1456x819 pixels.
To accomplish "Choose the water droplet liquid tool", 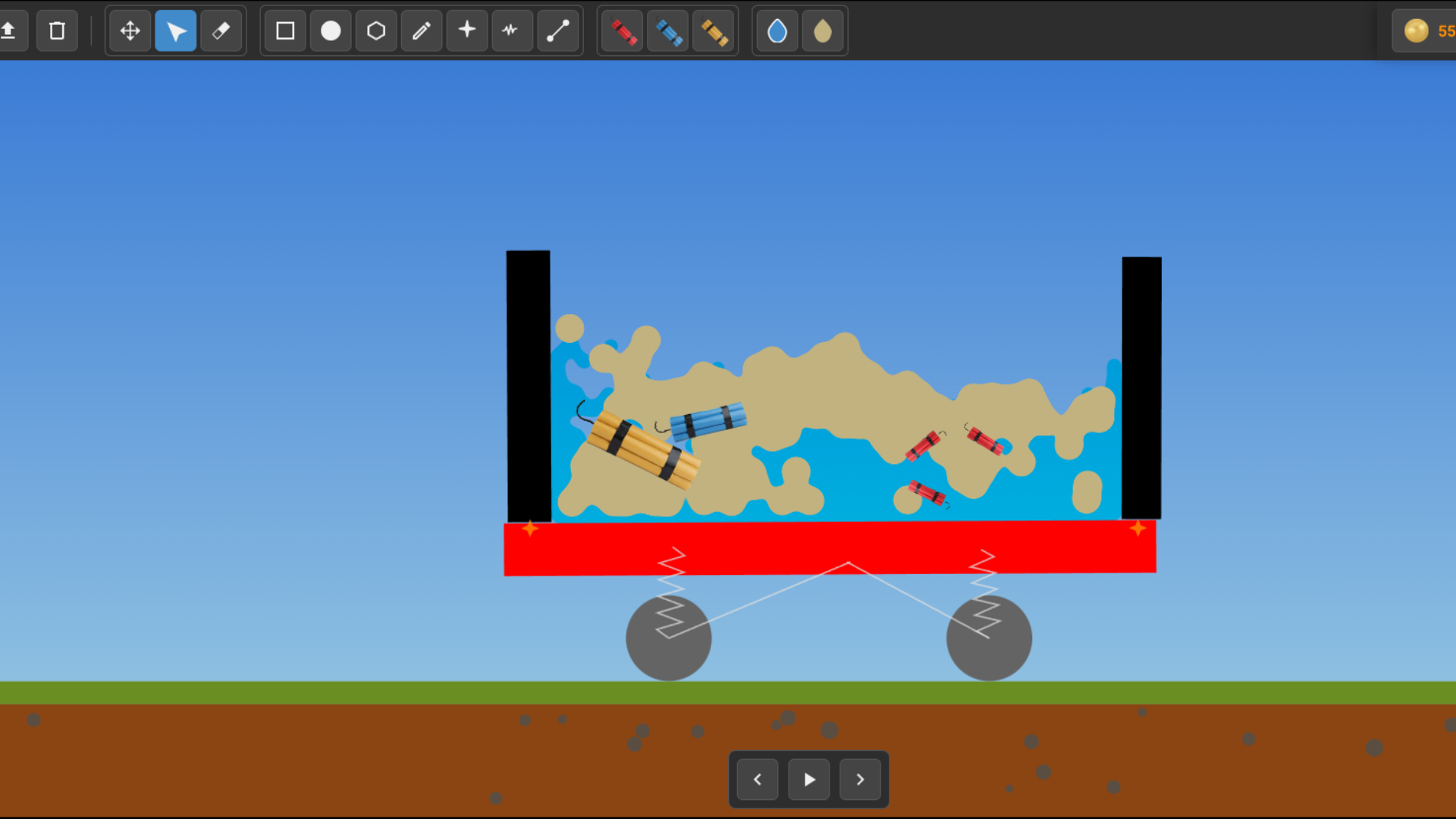I will pyautogui.click(x=776, y=31).
